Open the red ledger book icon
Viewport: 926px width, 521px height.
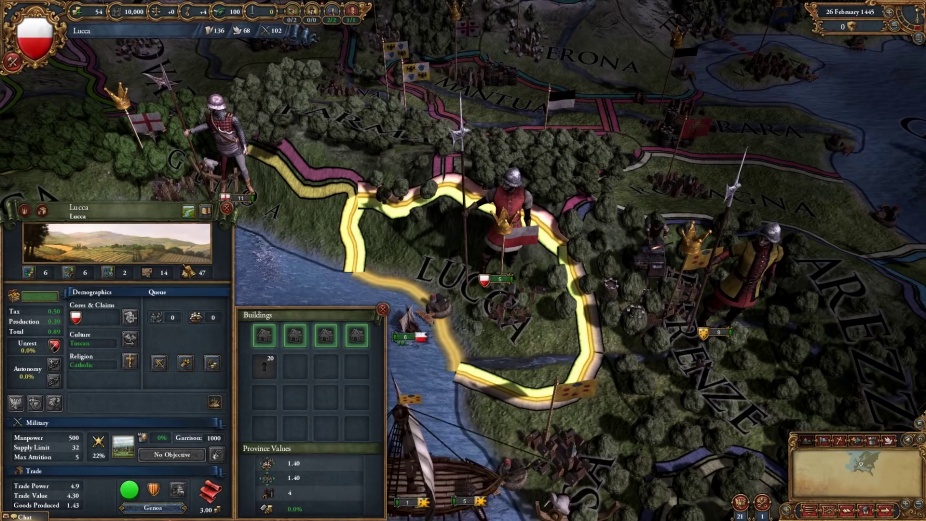(x=210, y=490)
